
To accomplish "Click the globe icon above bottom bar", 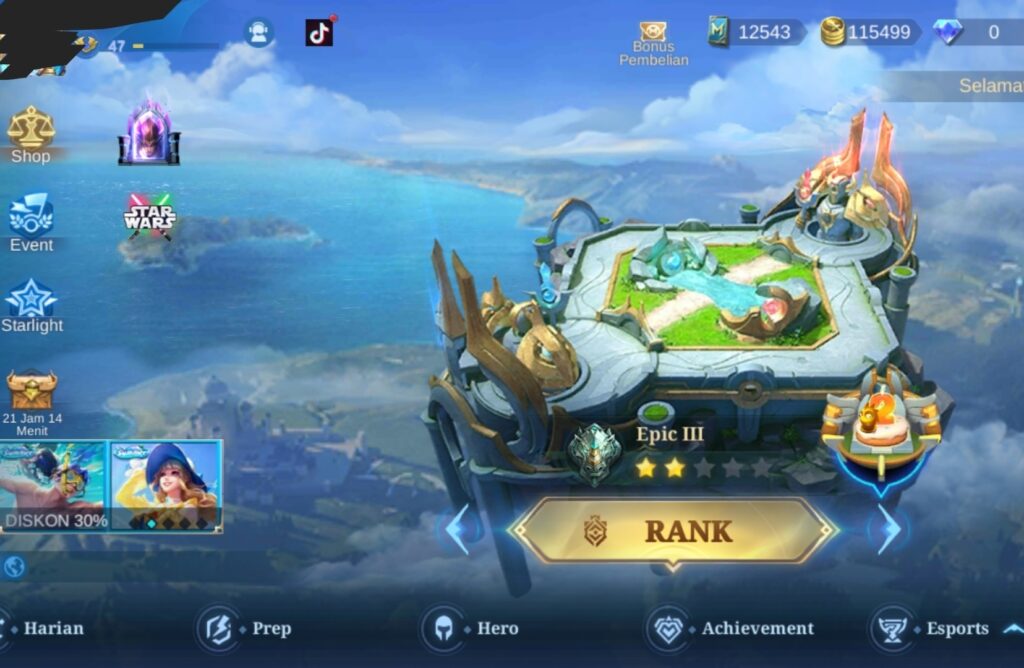I will point(14,567).
